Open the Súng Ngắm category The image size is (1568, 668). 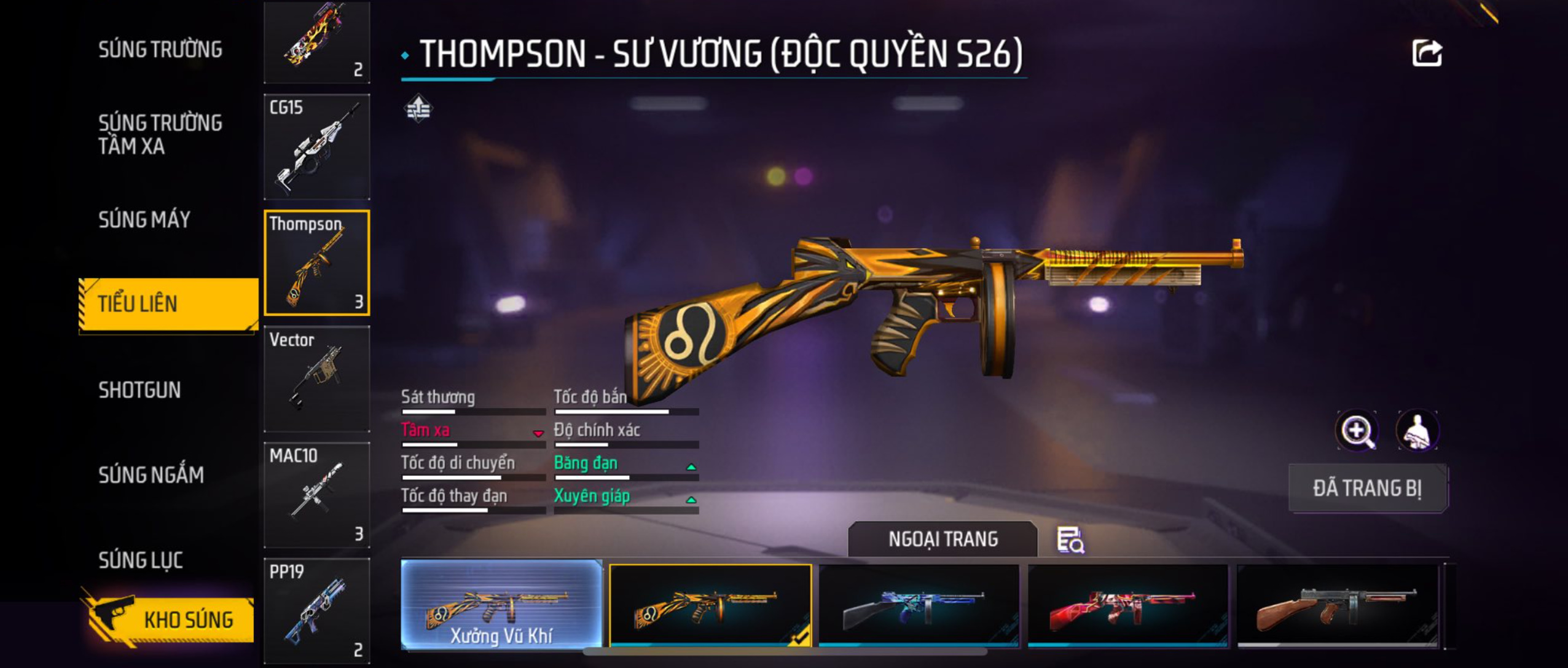[x=151, y=474]
